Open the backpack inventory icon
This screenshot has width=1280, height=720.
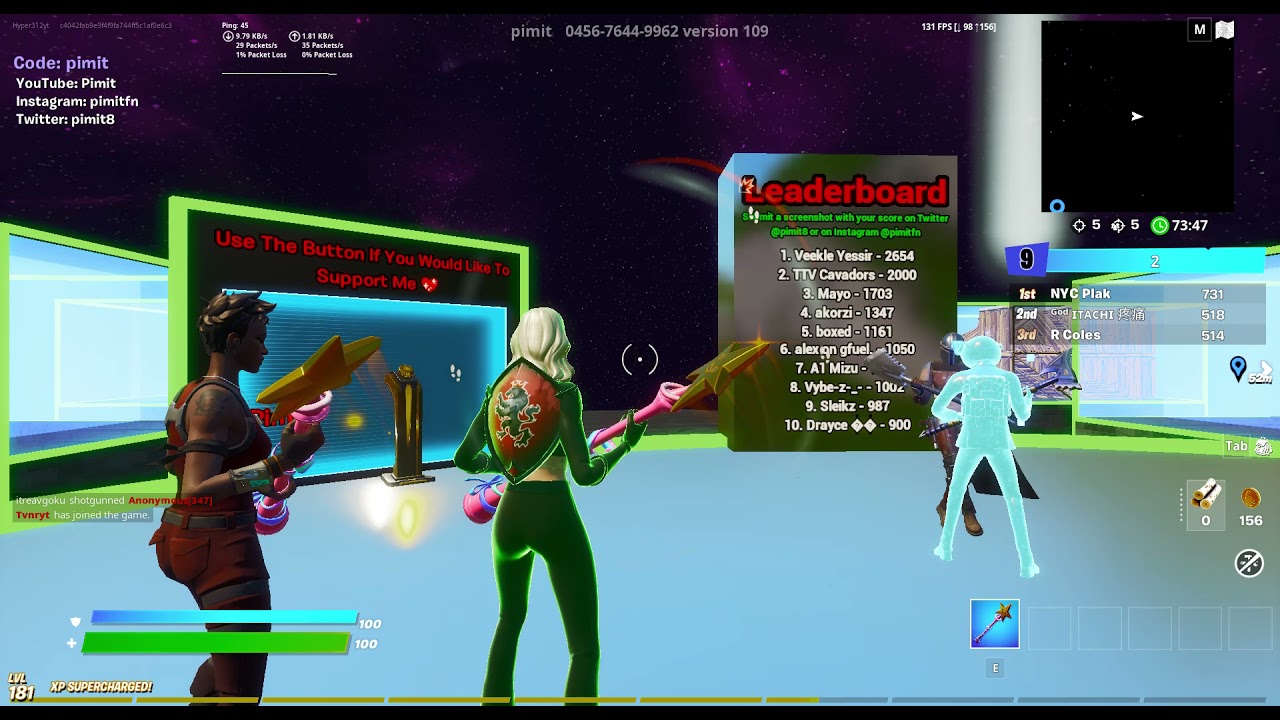point(1263,446)
